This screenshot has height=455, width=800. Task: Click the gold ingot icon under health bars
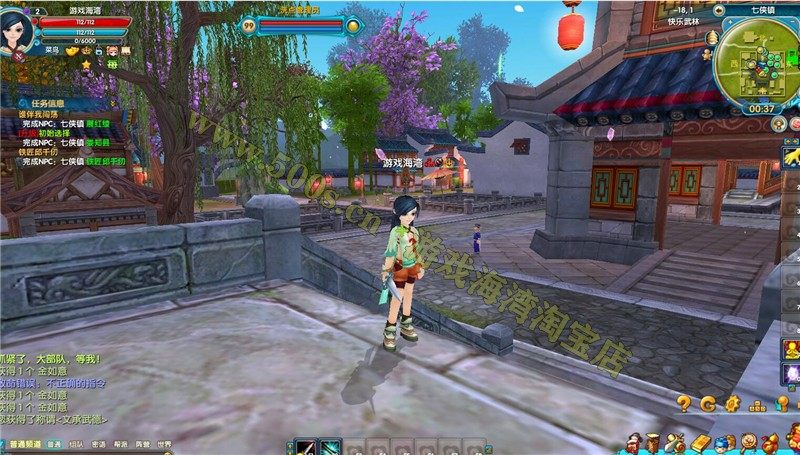[72, 50]
